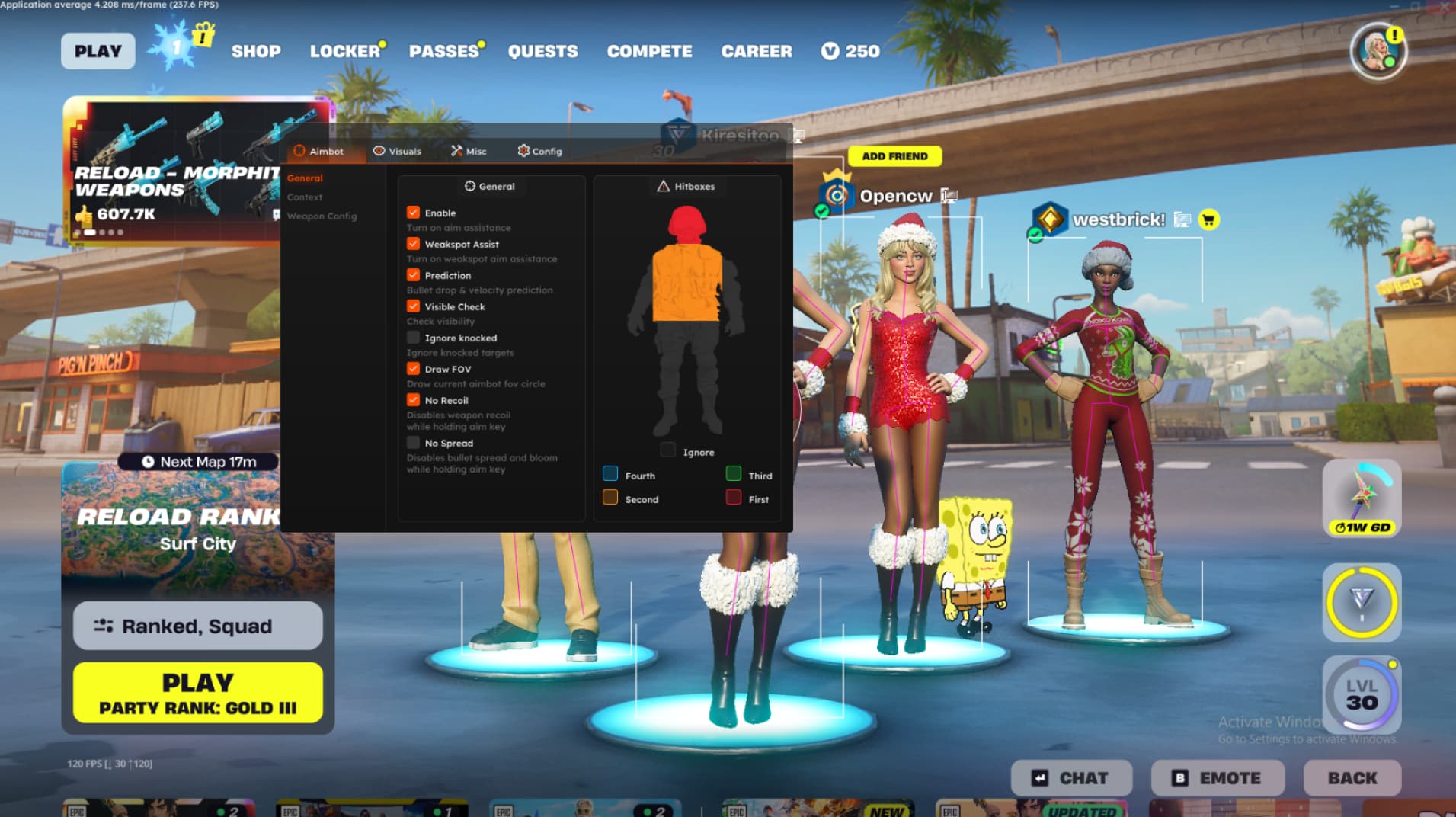Open the QUESTS menu item

coord(542,51)
